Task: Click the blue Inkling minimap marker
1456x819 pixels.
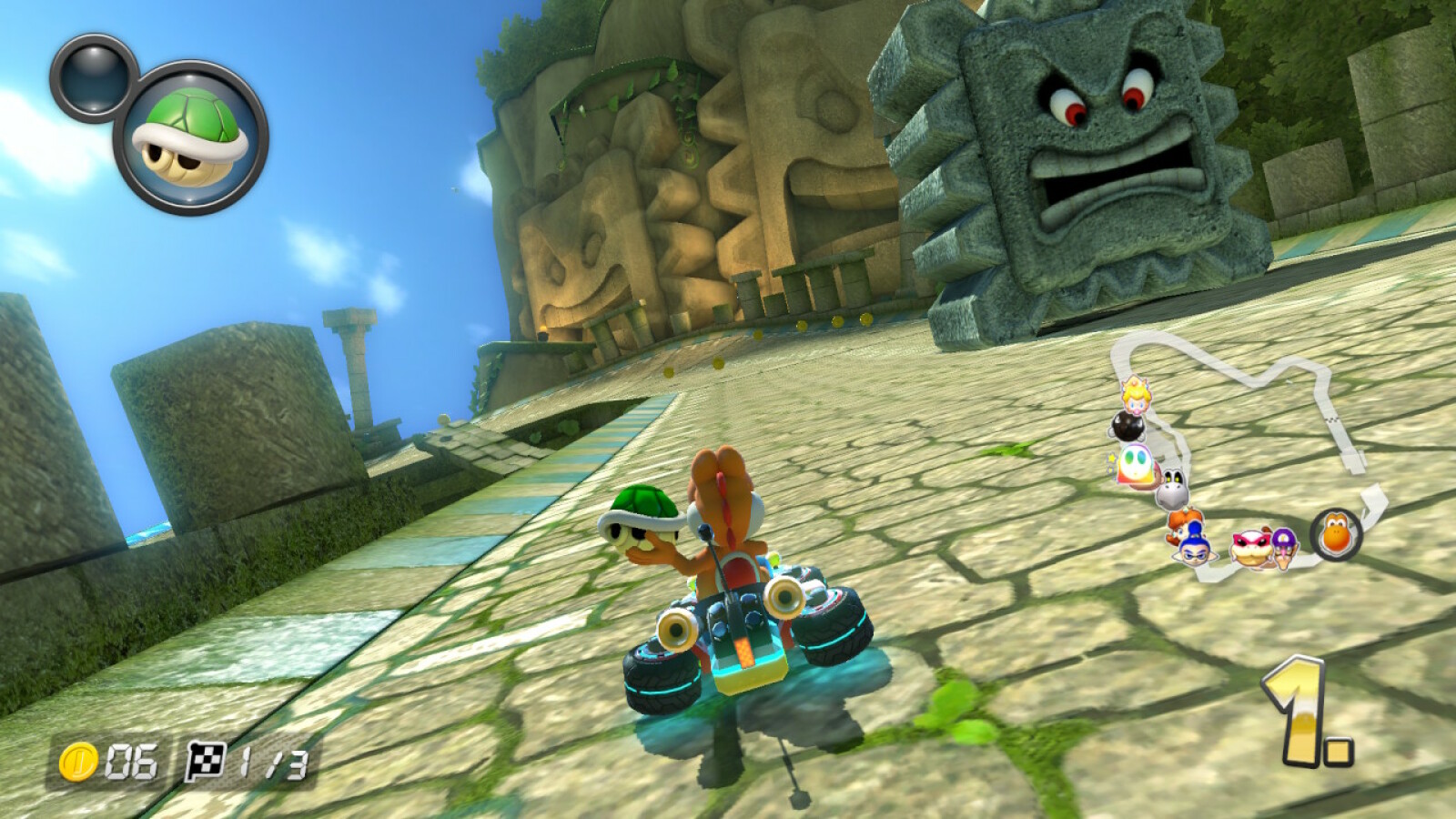Action: (1193, 547)
